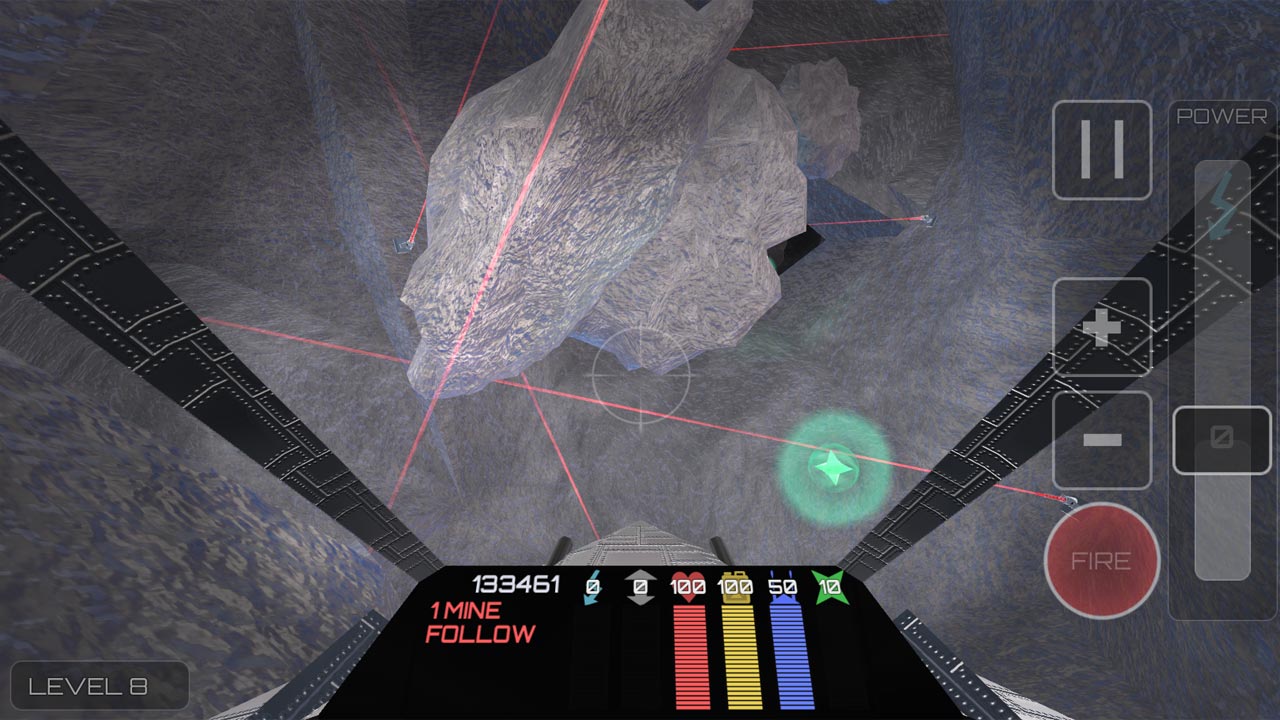Viewport: 1280px width, 720px height.
Task: Click the LEVEL 8 label
Action: point(98,686)
